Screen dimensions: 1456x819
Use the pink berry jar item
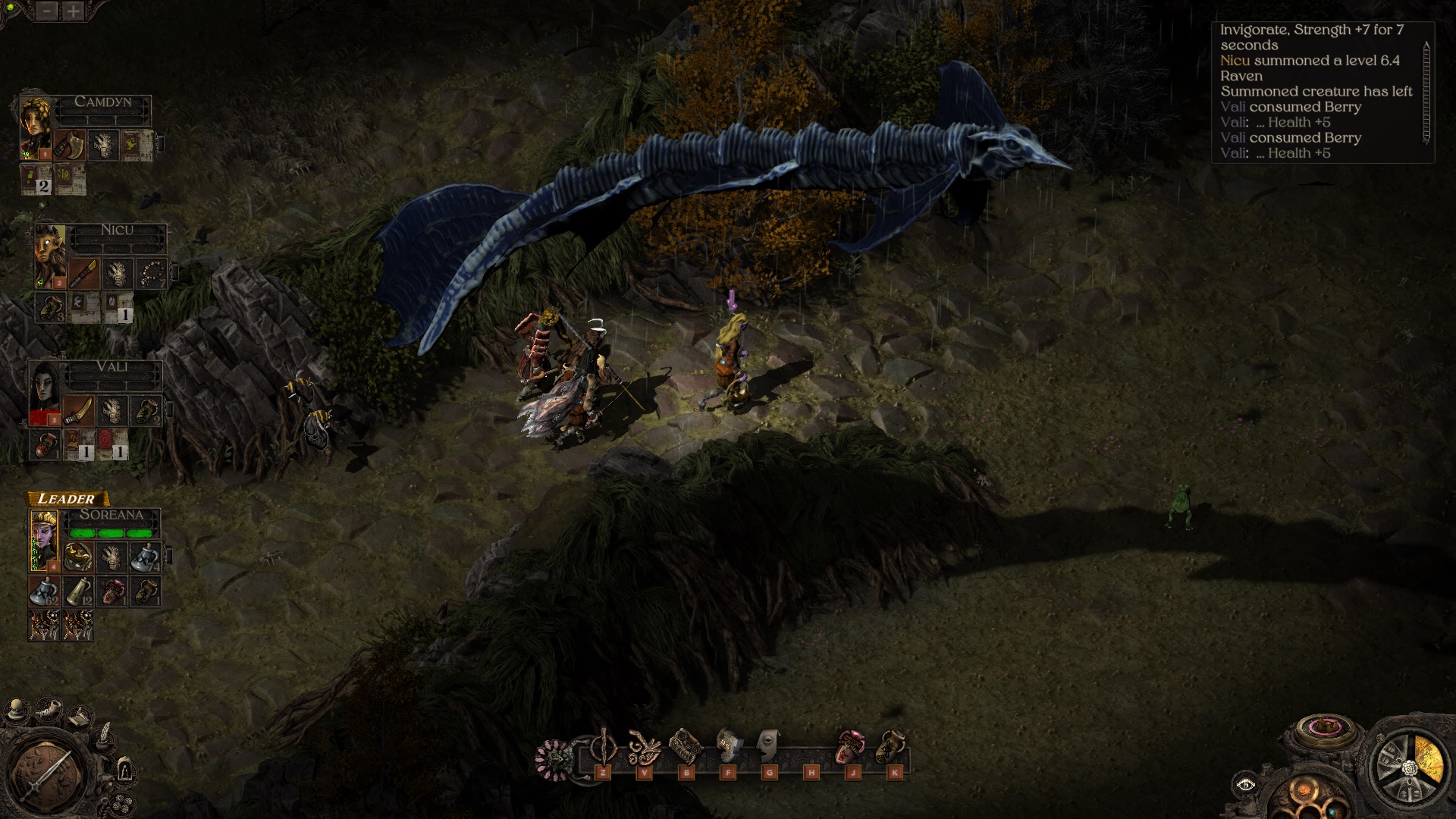(851, 748)
